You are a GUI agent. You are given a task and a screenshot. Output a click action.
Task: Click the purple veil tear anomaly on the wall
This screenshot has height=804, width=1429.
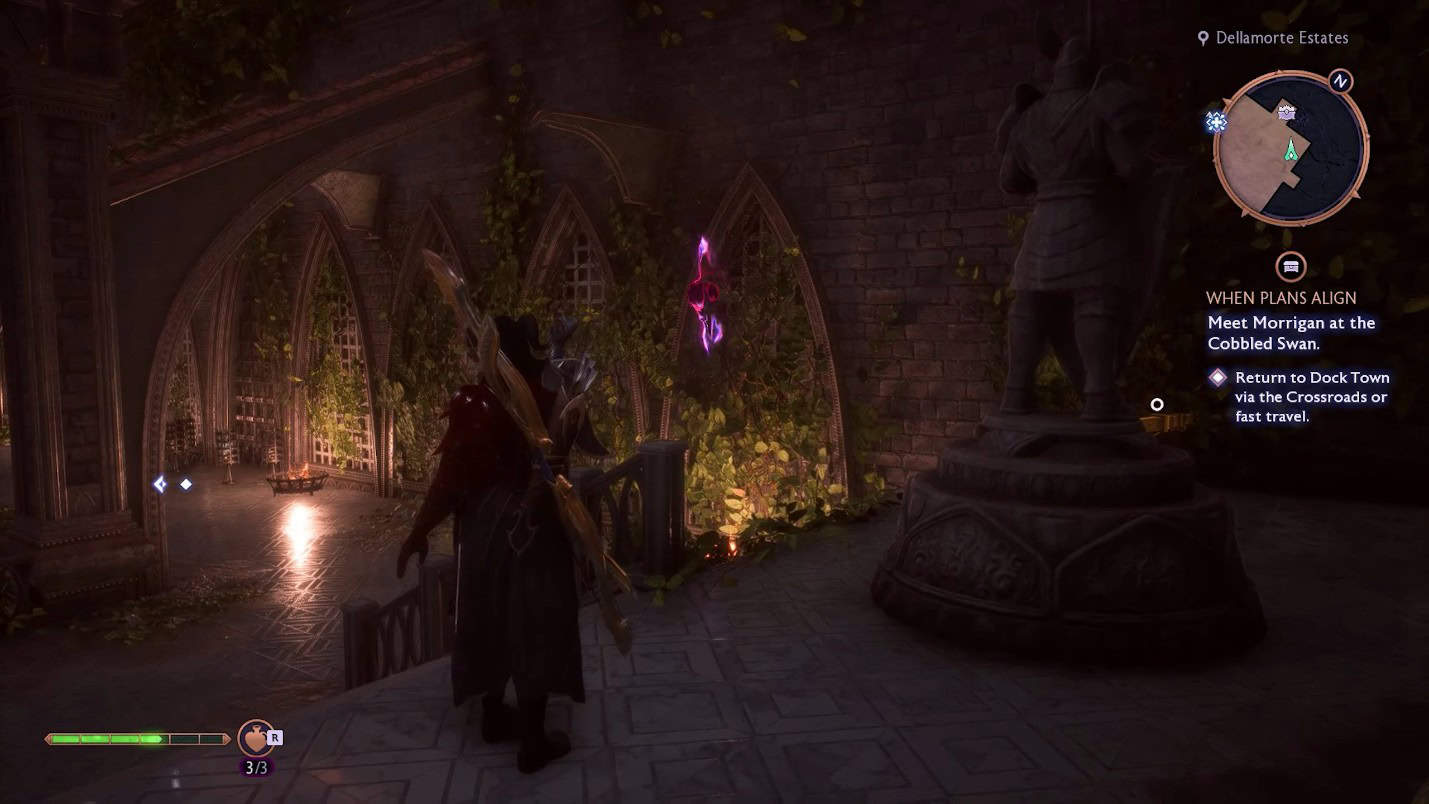(x=706, y=295)
